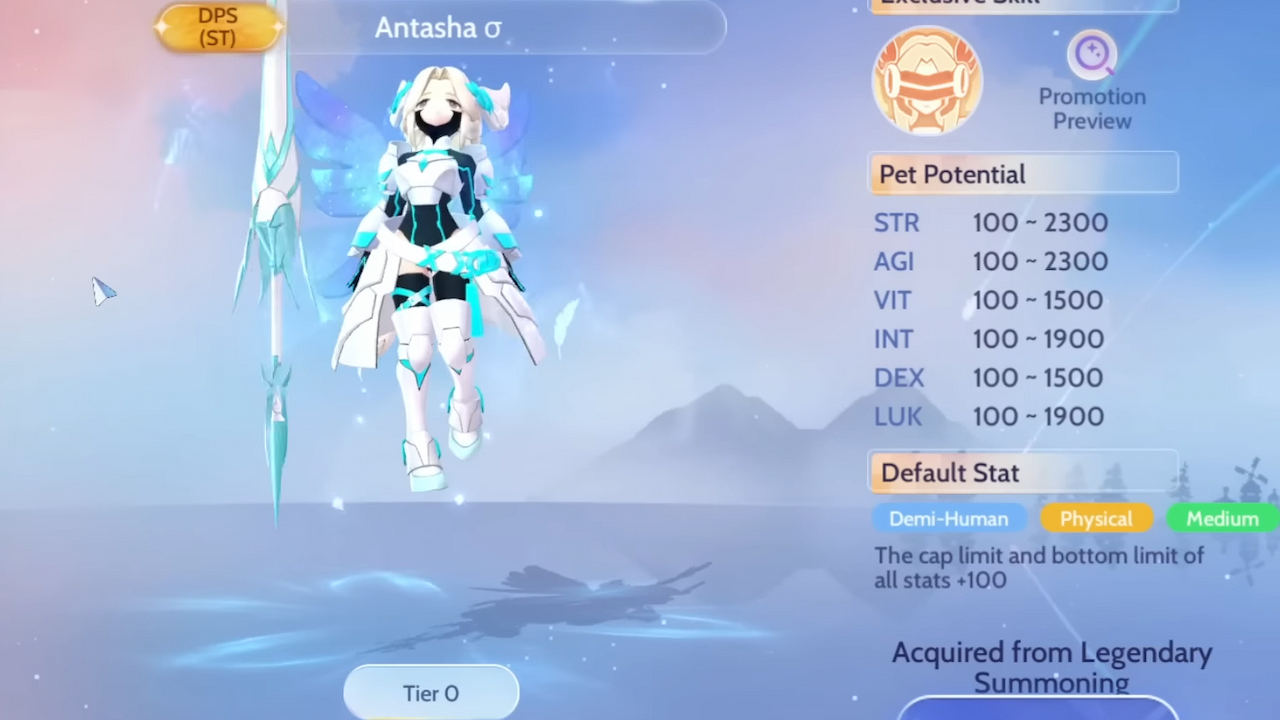Open the Promotion Preview magnifier
This screenshot has height=720, width=1280.
(x=1092, y=55)
